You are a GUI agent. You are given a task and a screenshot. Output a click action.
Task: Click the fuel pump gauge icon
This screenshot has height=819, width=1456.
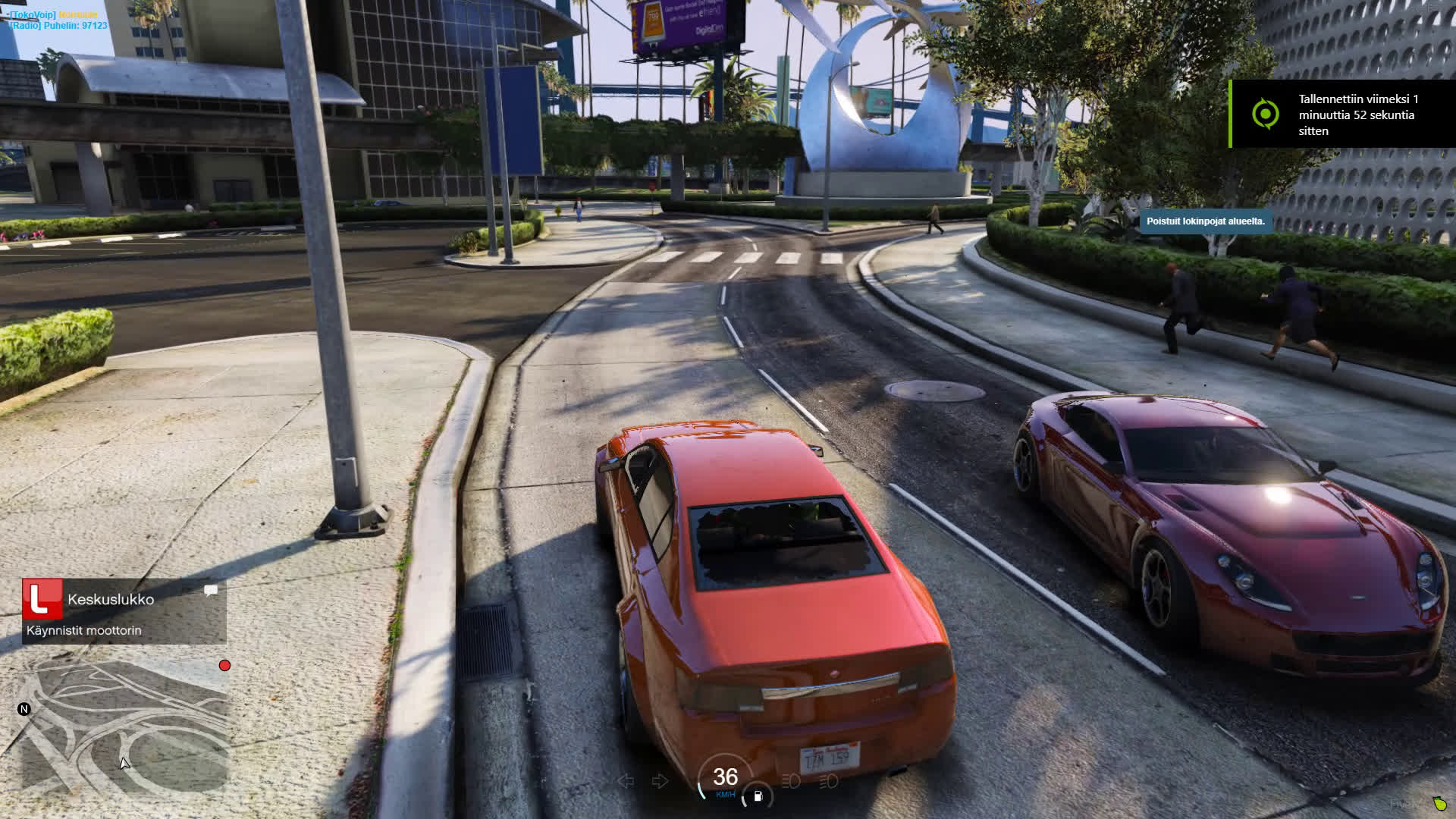tap(757, 796)
